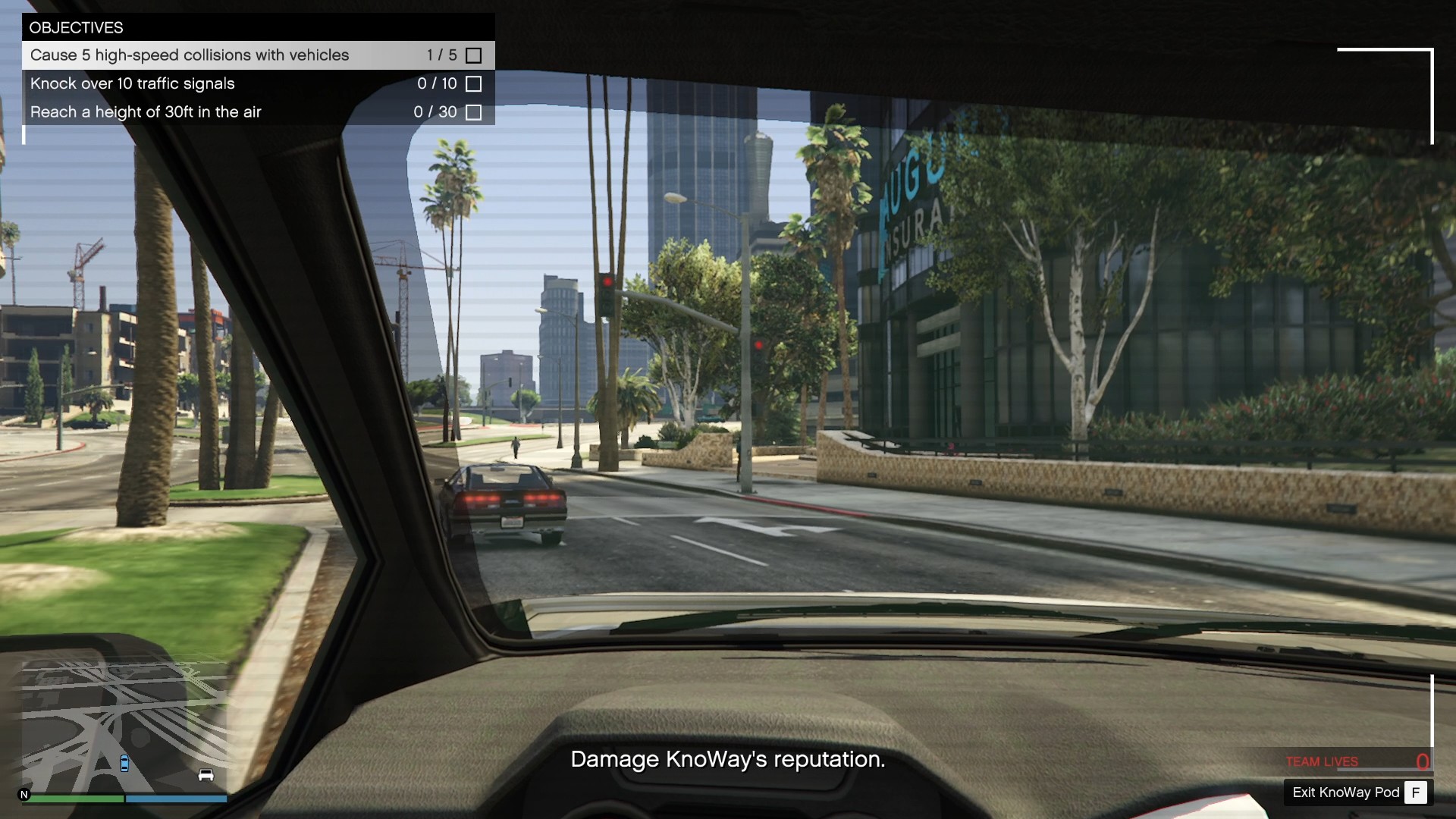Expand the OBJECTIVES panel header
This screenshot has height=819, width=1456.
point(77,27)
